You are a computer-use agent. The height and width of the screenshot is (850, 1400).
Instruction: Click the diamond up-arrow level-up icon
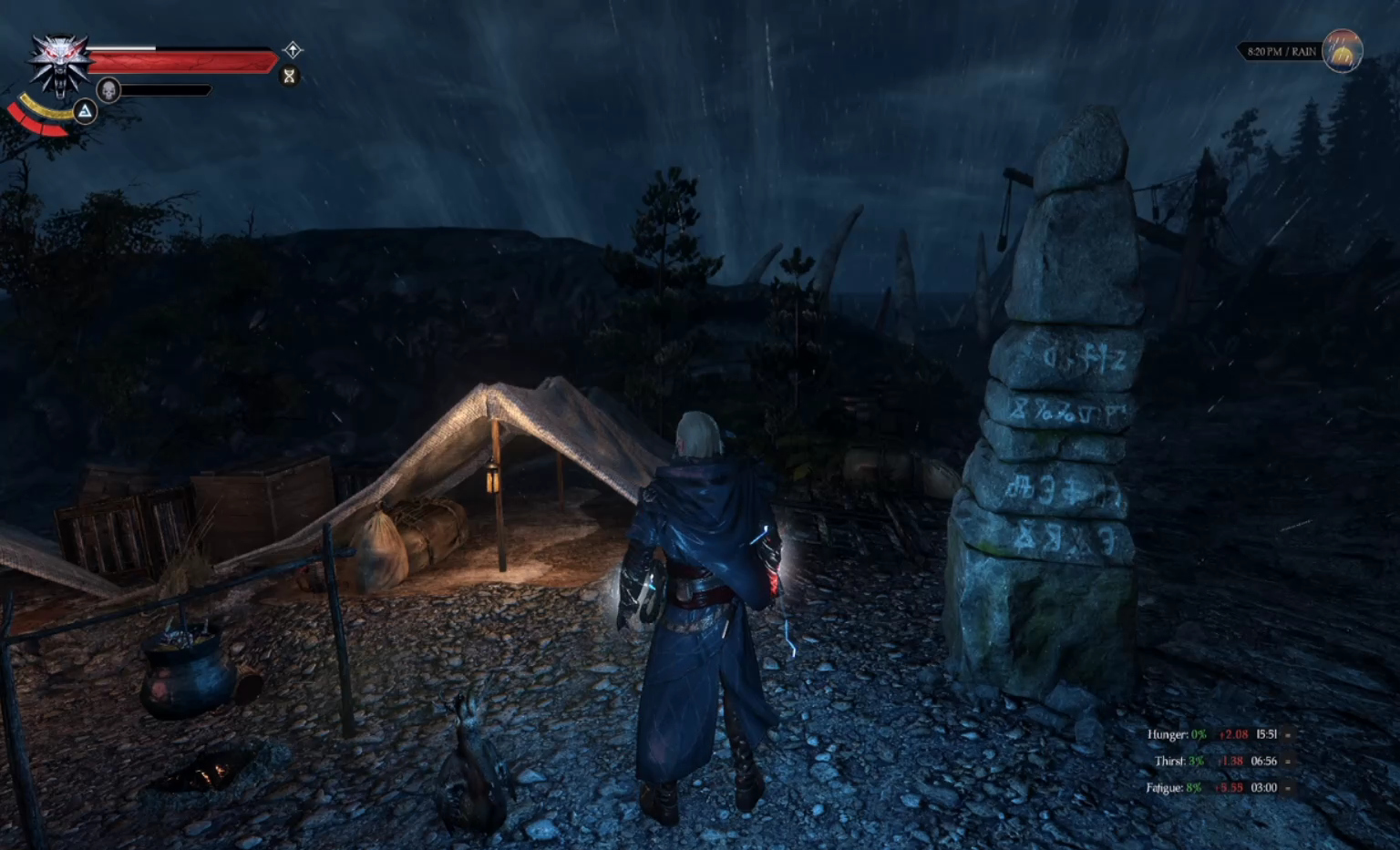[293, 49]
